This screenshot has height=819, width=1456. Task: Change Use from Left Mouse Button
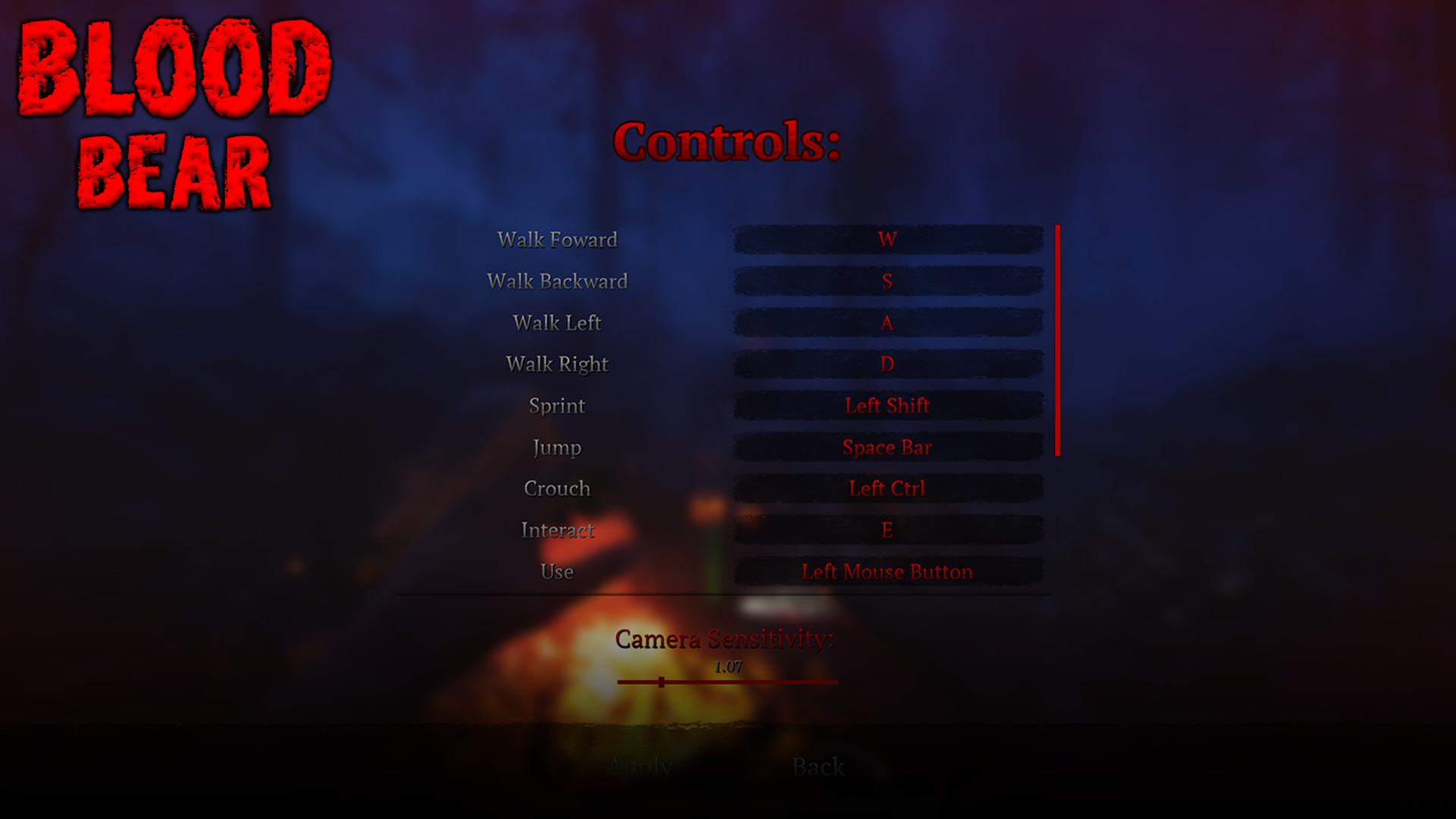887,573
